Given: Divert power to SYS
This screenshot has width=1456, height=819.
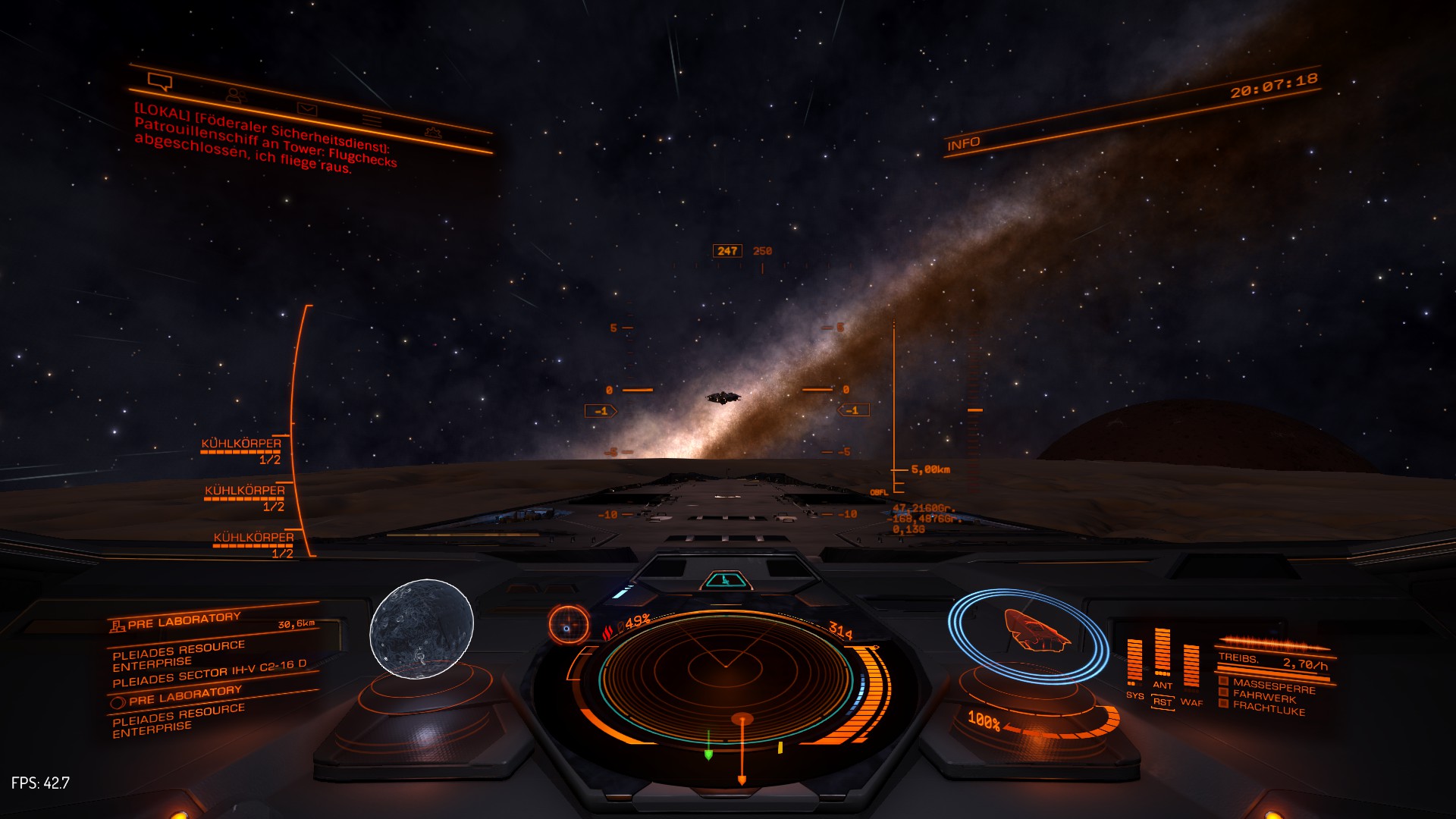Looking at the screenshot, I should [1134, 695].
